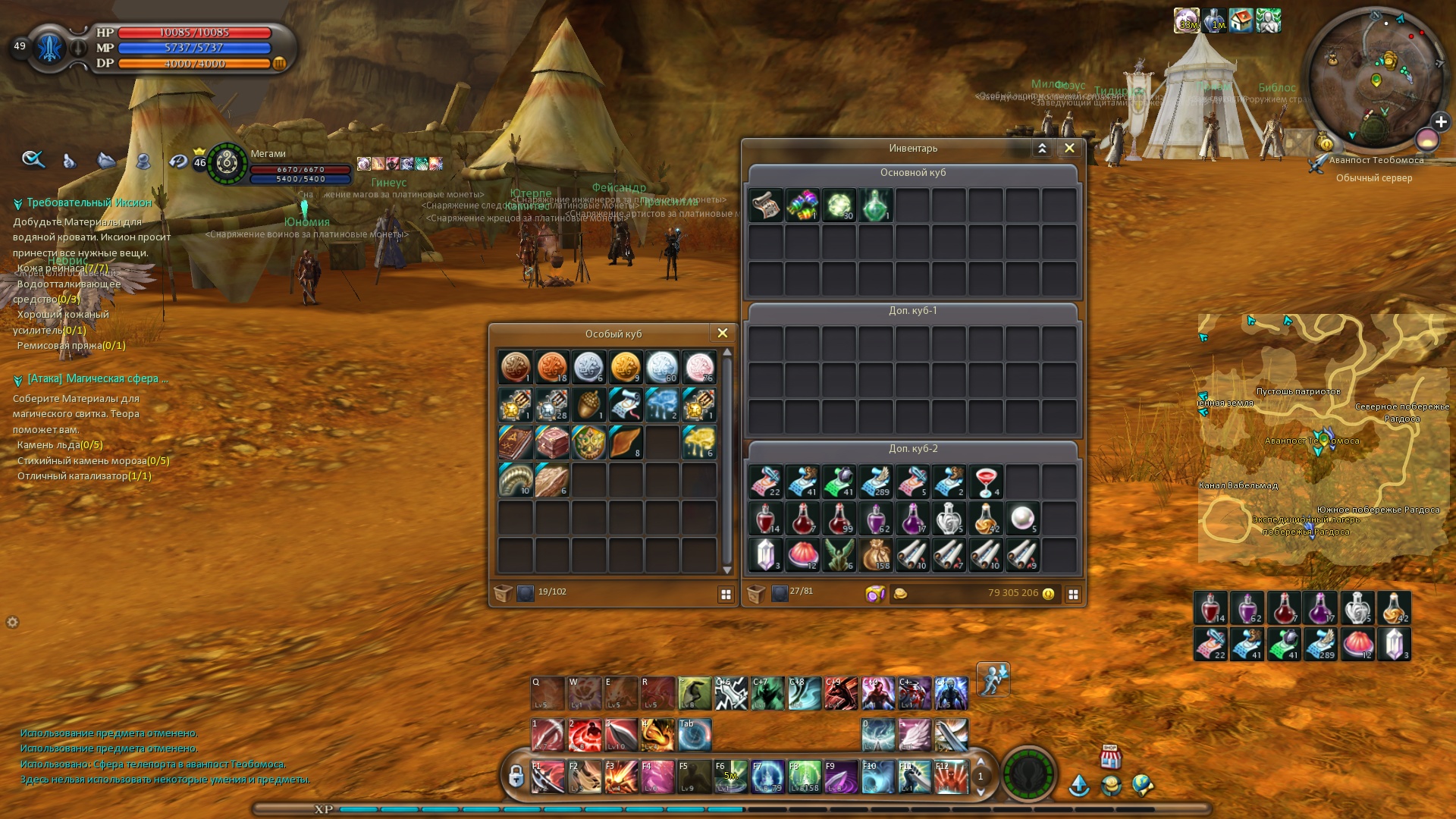The width and height of the screenshot is (1456, 819).
Task: Click the green potion flask in Основной куб
Action: click(x=875, y=206)
